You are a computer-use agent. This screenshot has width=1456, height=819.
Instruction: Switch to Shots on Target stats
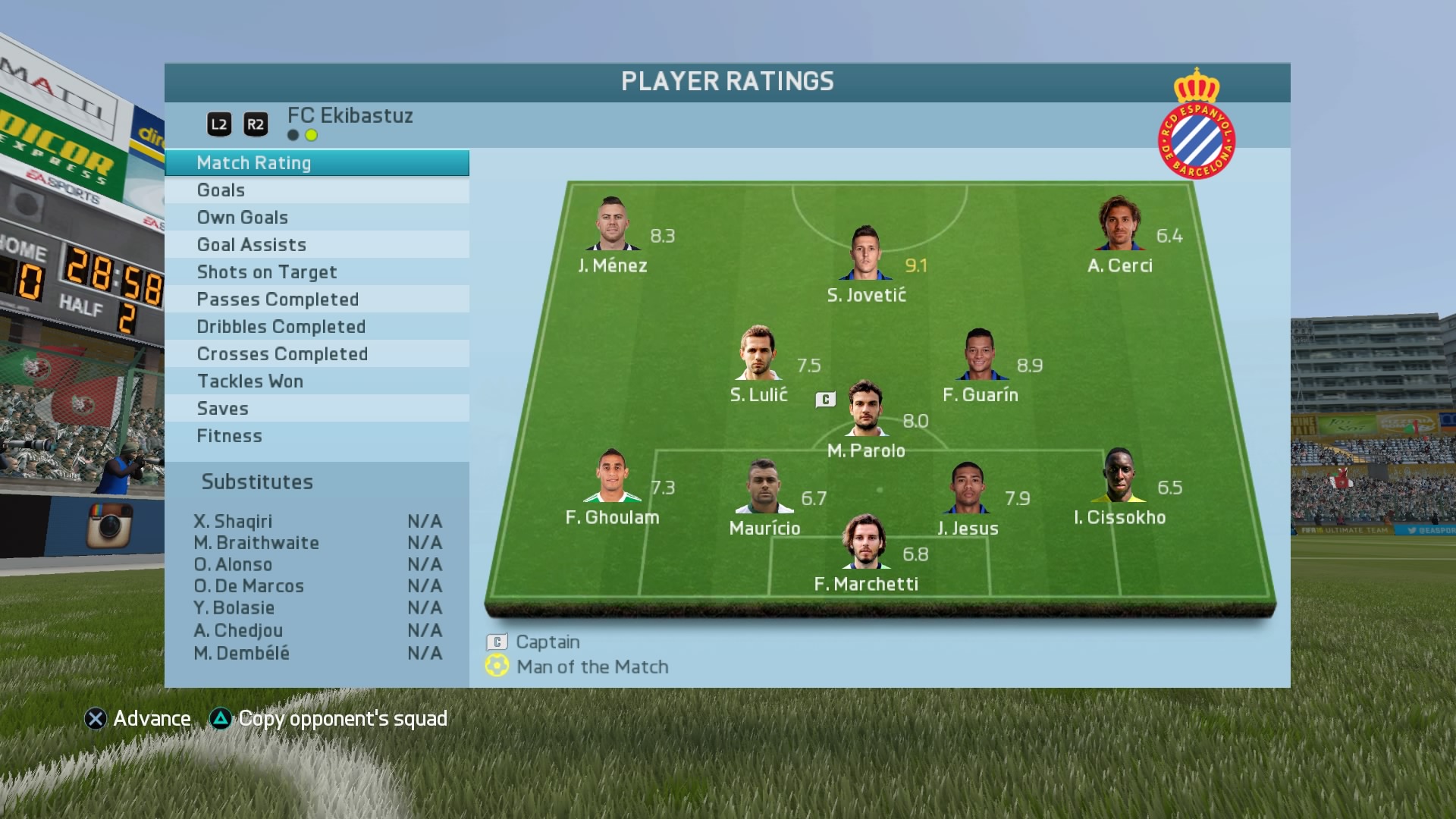coord(316,272)
